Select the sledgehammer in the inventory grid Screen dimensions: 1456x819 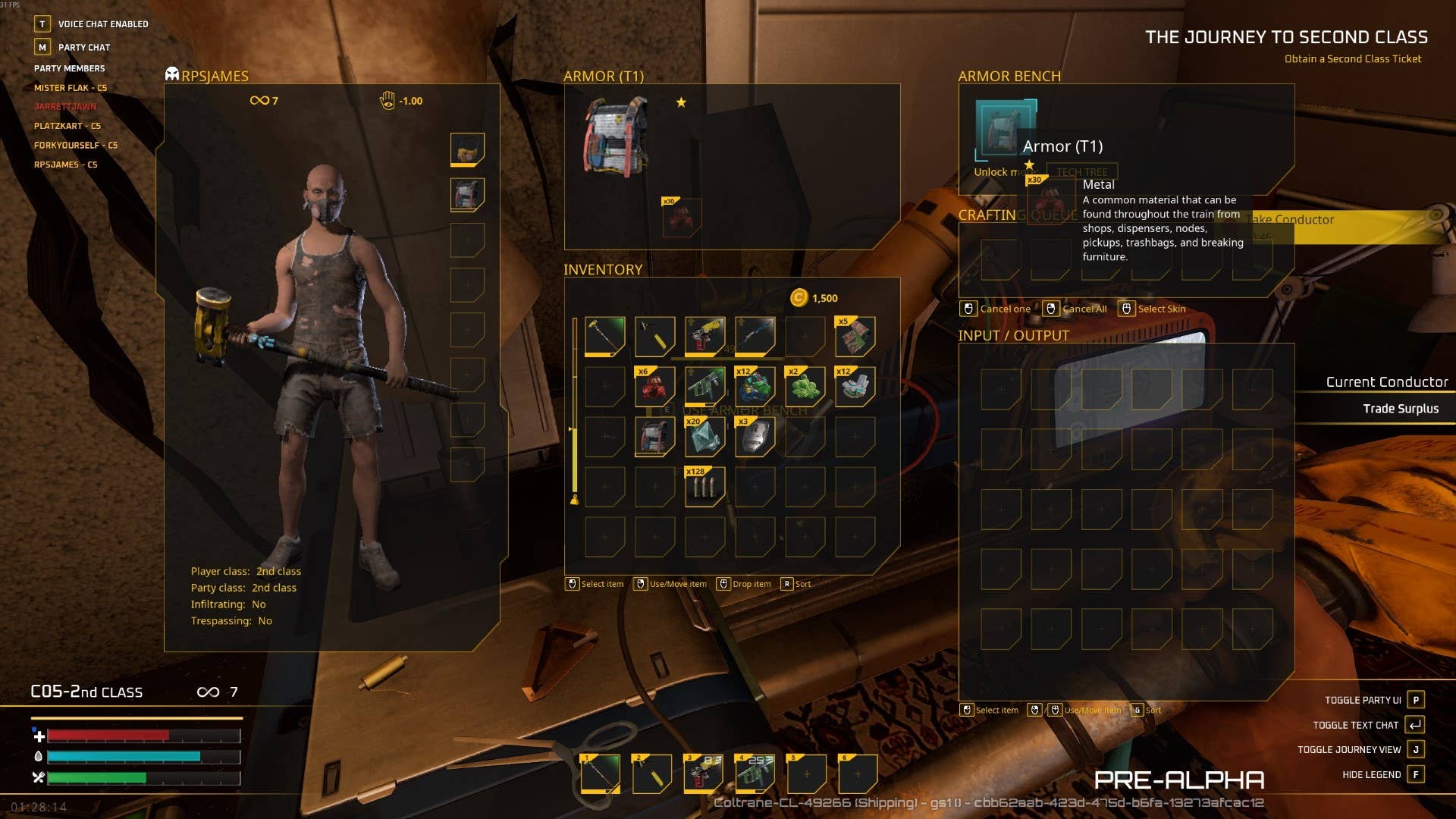click(x=604, y=336)
